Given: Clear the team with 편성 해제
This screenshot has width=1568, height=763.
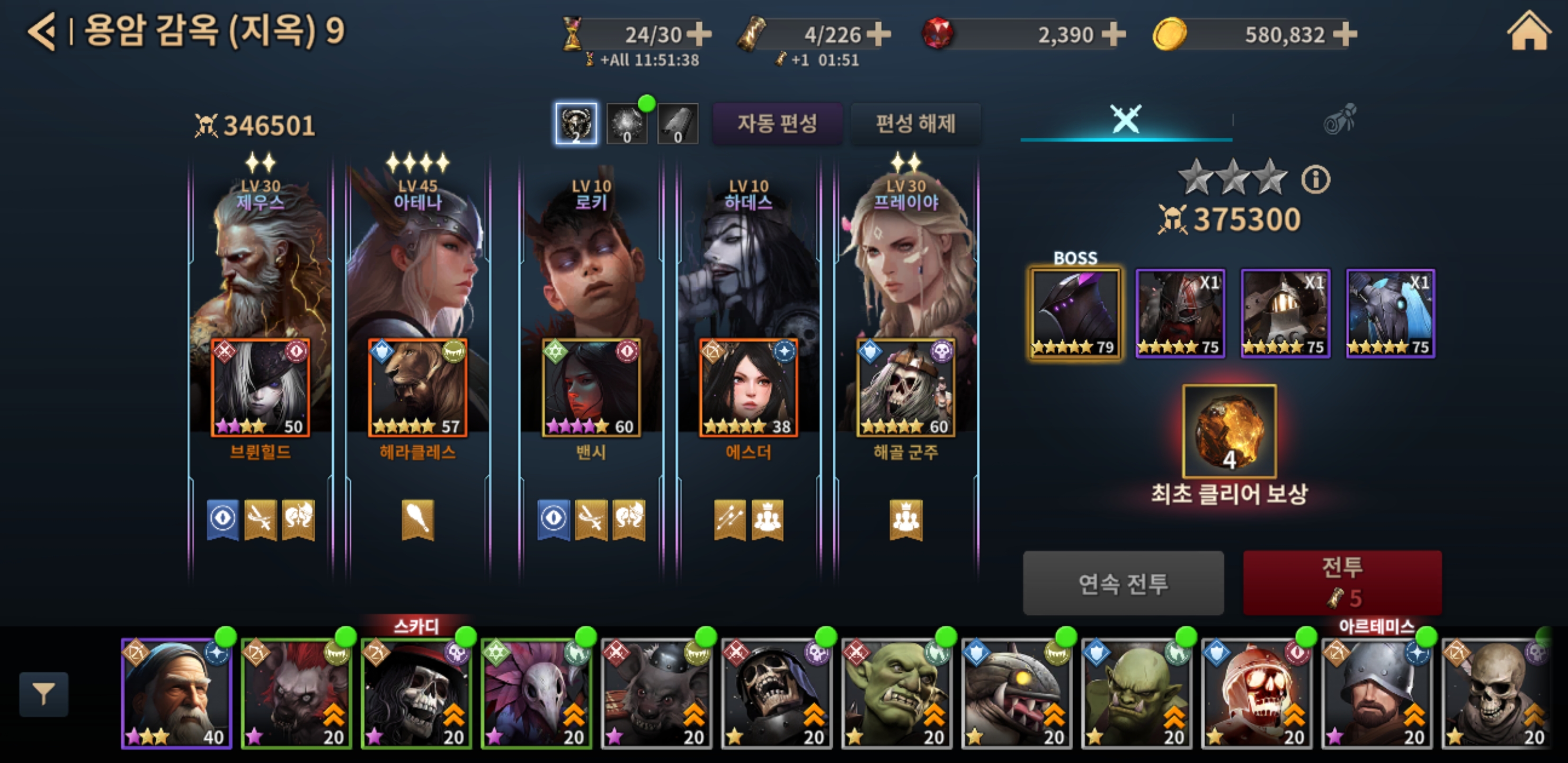Looking at the screenshot, I should coord(915,123).
